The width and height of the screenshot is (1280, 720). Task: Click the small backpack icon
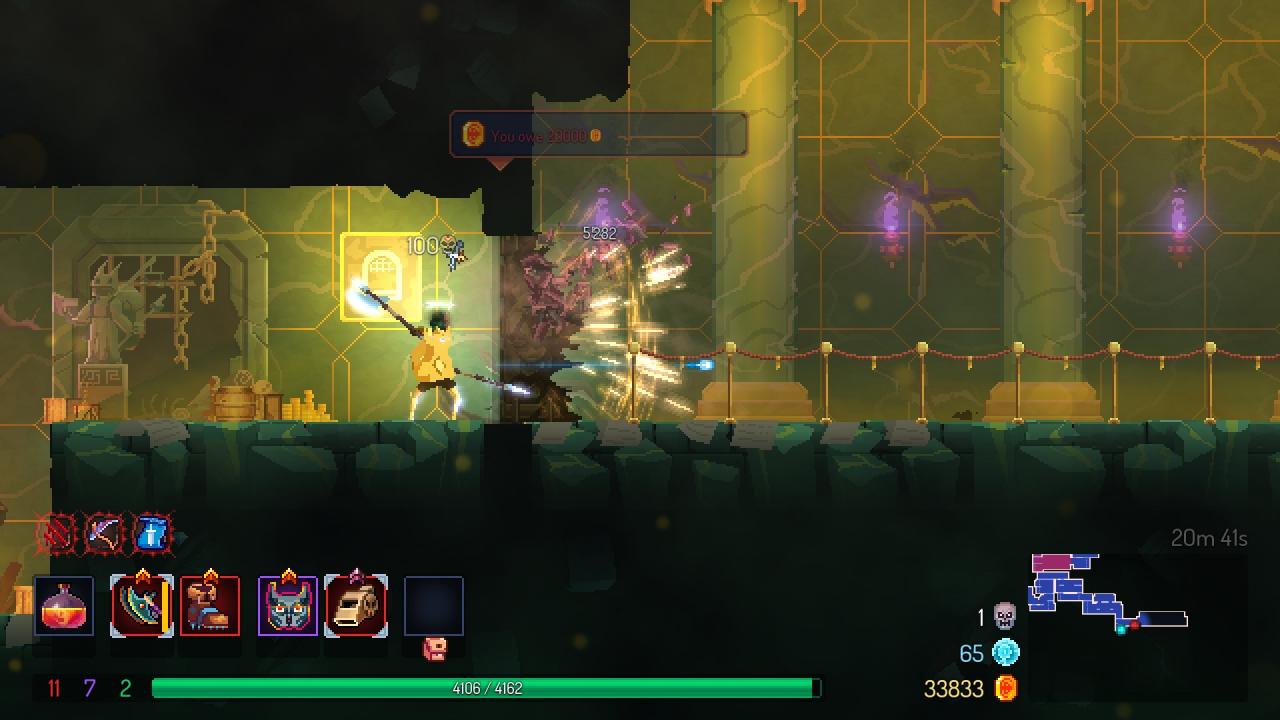[x=434, y=648]
